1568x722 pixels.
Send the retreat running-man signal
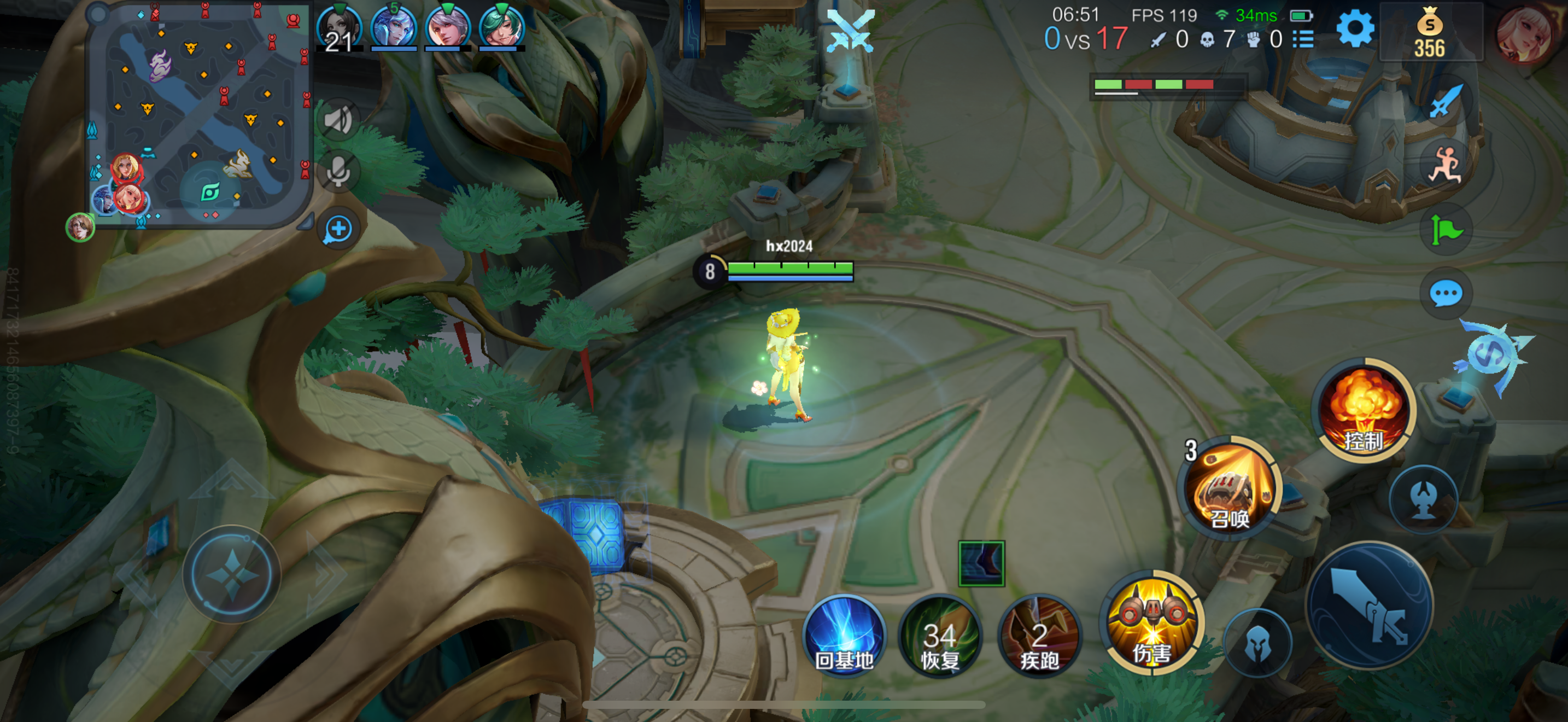(1445, 165)
